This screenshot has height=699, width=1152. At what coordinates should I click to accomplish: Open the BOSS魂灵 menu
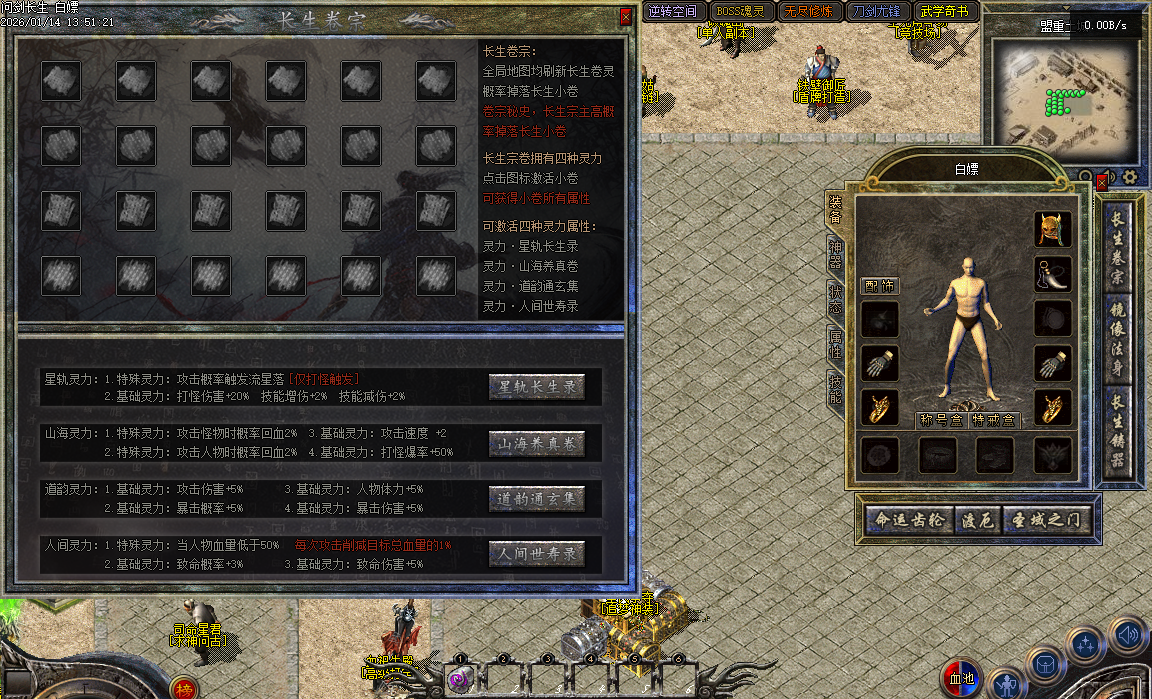coord(739,12)
